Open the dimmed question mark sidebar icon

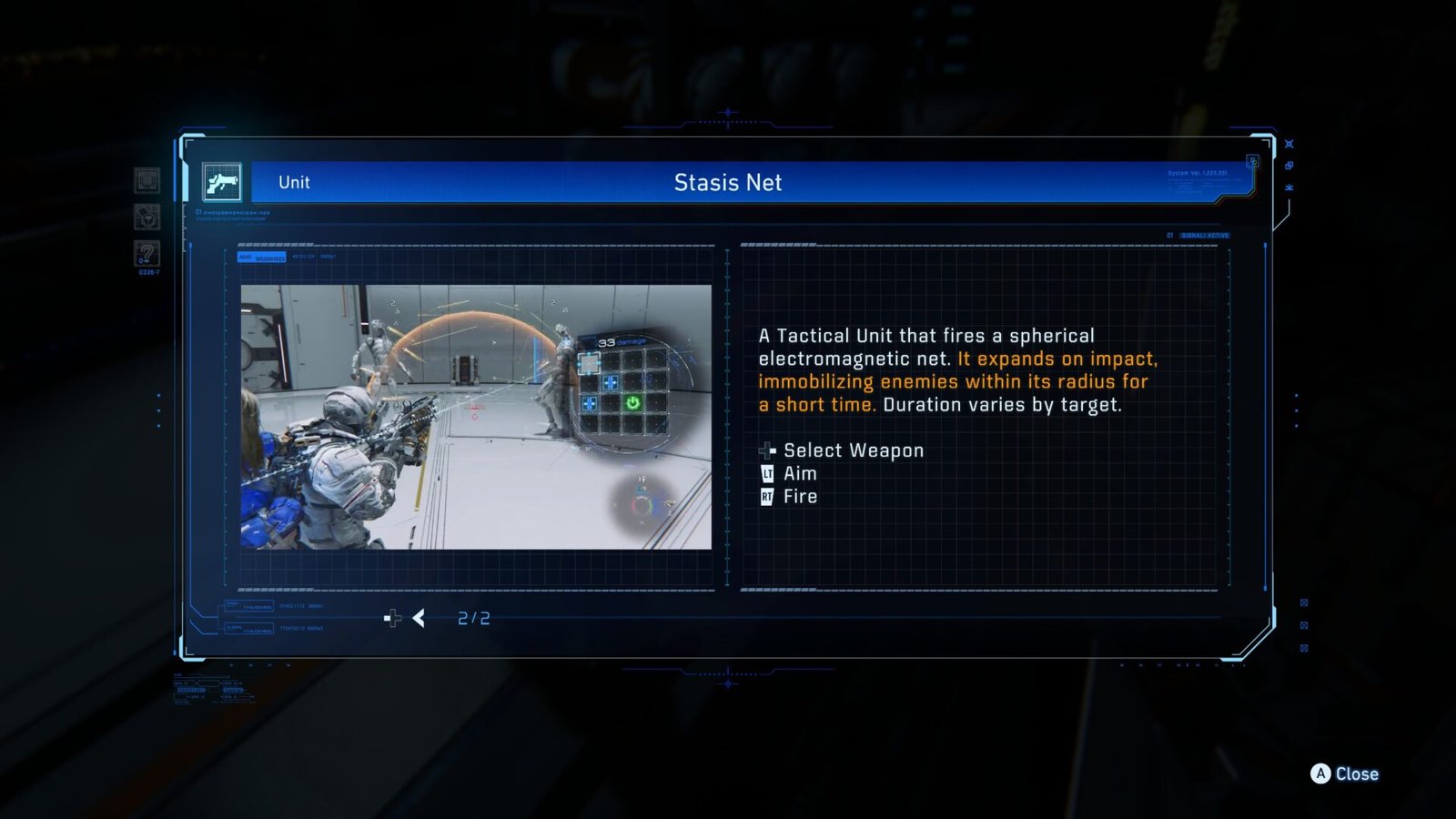[147, 253]
